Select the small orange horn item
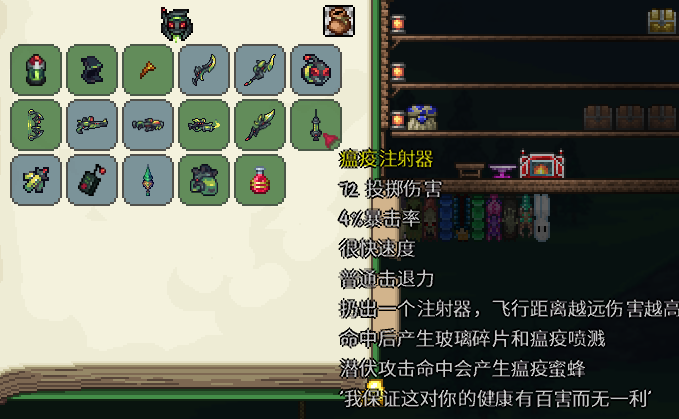Image resolution: width=679 pixels, height=419 pixels. coord(149,70)
